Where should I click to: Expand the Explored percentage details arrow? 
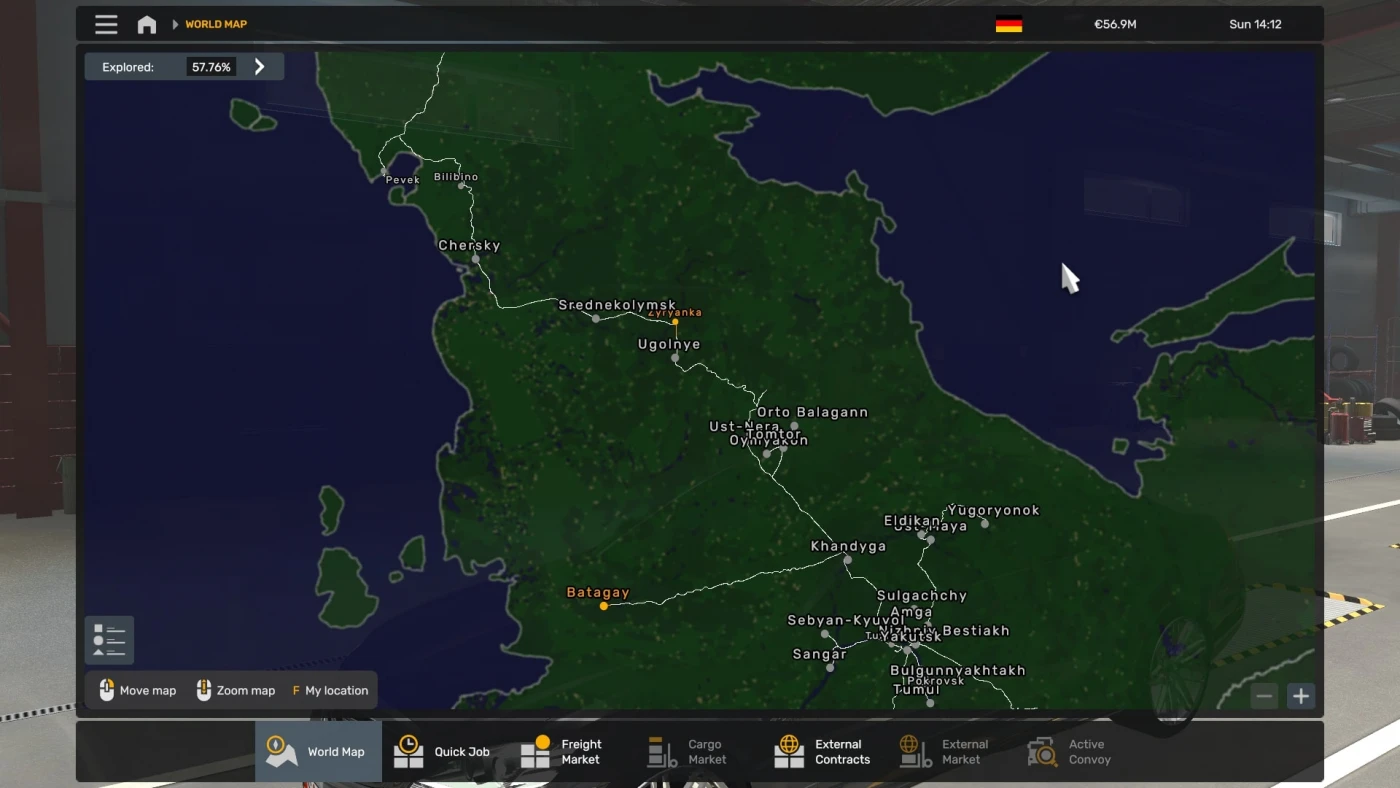pyautogui.click(x=259, y=66)
